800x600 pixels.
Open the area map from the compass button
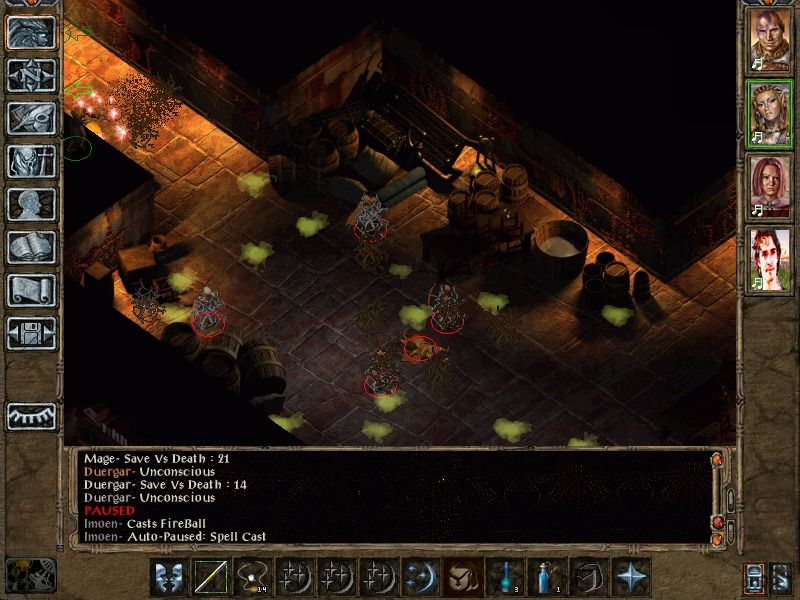[30, 75]
